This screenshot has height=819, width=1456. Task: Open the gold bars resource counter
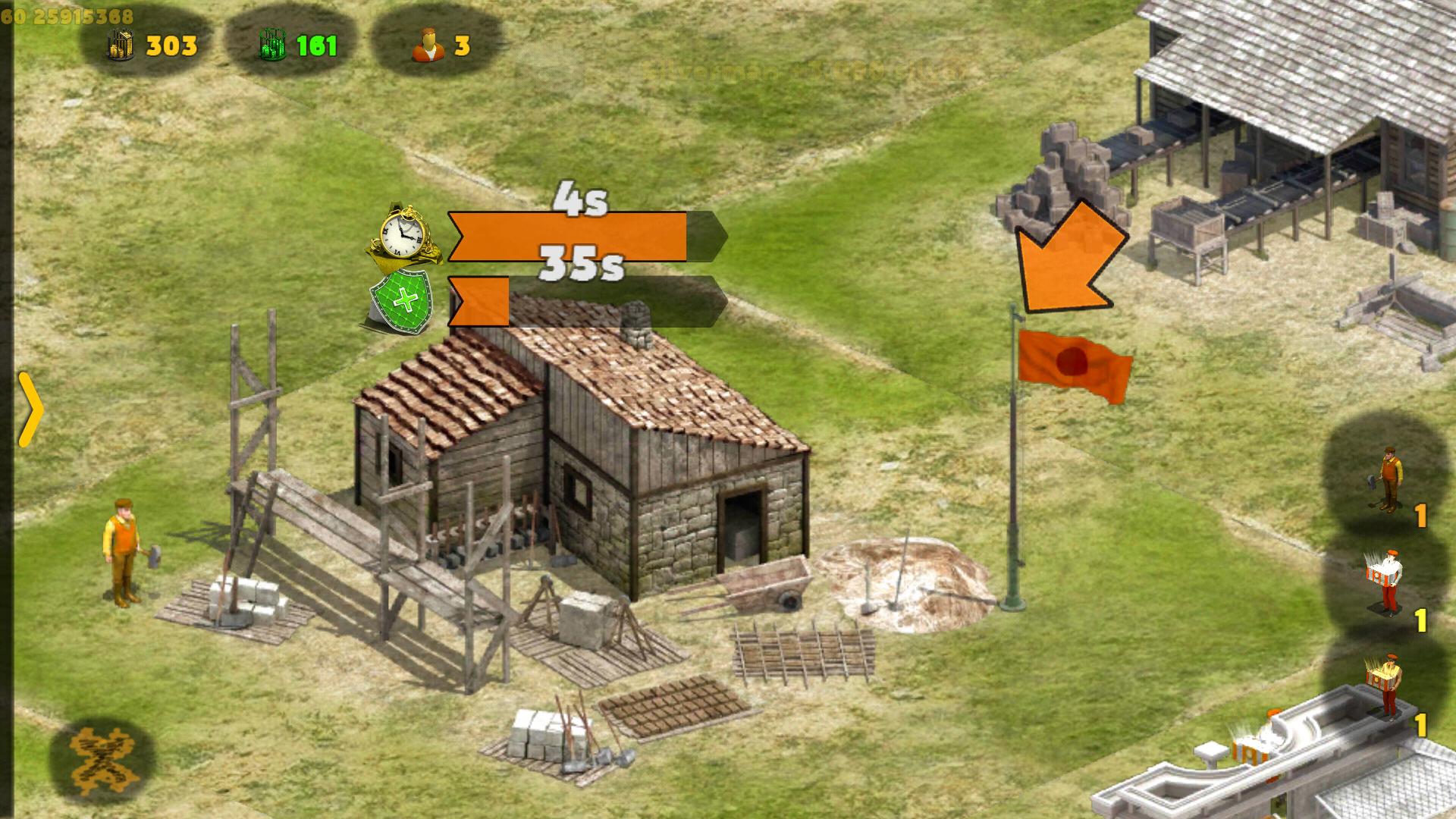[150, 46]
